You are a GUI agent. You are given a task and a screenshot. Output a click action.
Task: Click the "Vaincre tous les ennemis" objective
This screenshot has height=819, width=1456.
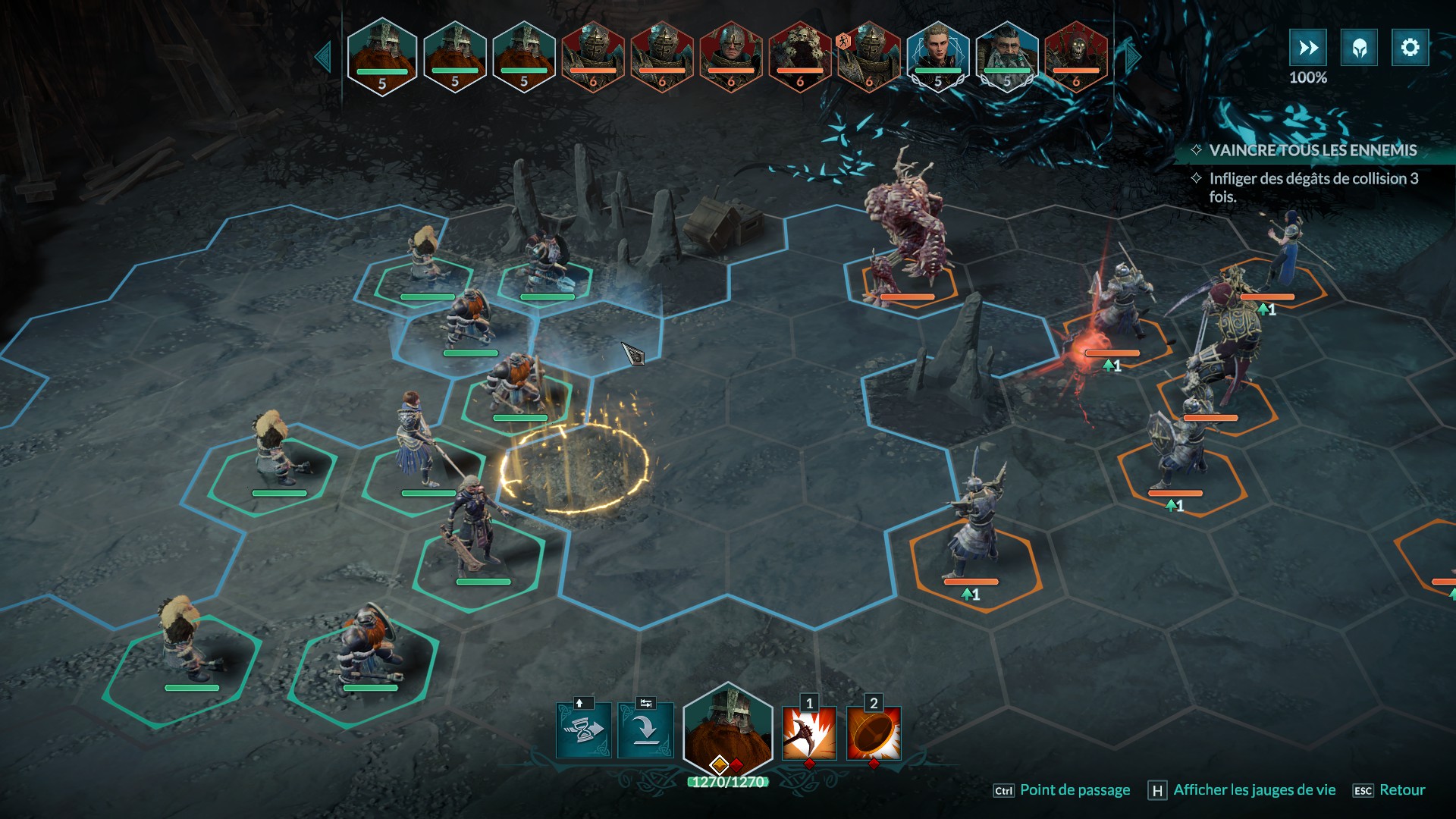click(1312, 150)
